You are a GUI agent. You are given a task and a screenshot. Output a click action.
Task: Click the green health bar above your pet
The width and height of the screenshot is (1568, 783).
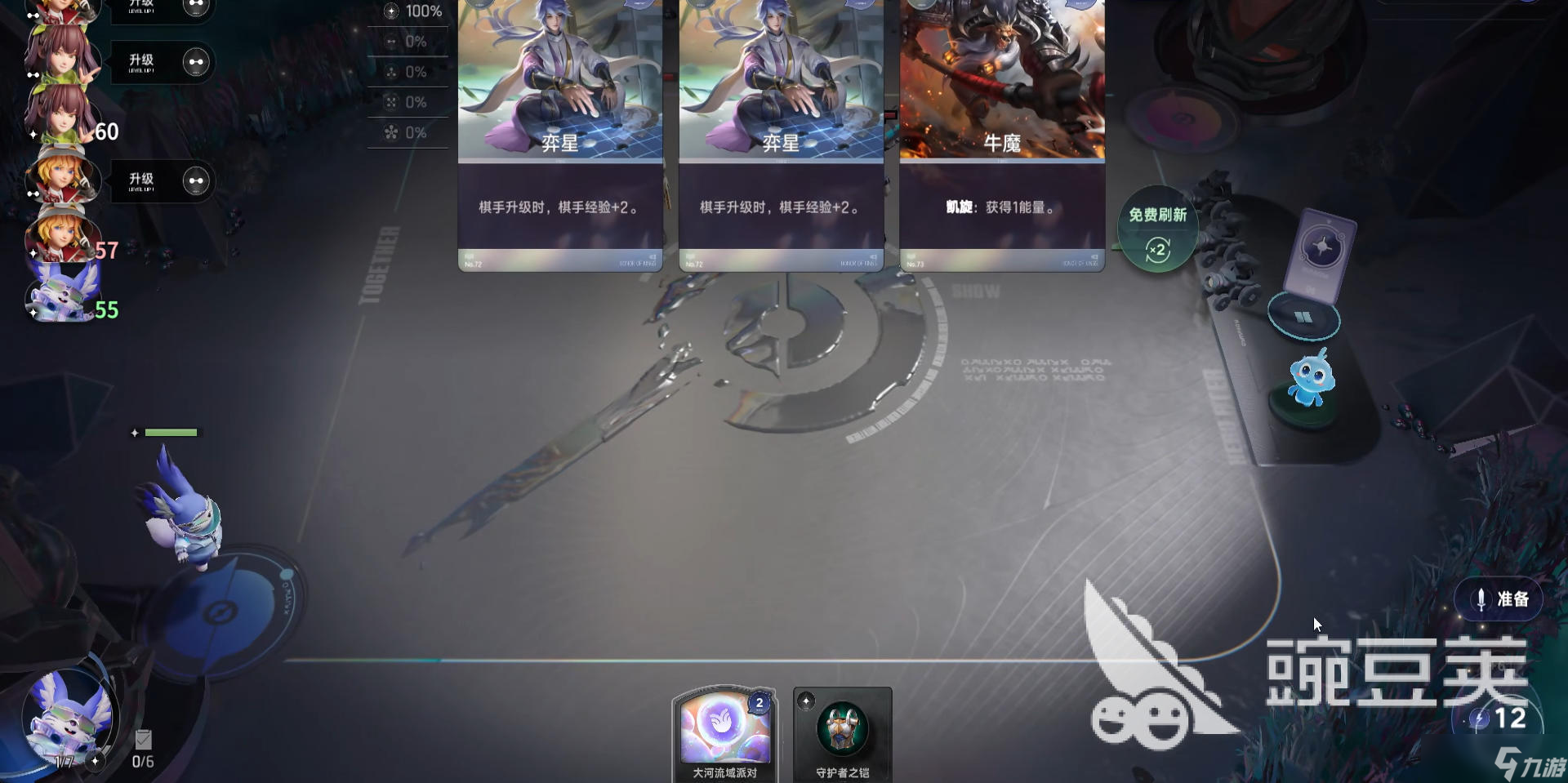coord(170,432)
